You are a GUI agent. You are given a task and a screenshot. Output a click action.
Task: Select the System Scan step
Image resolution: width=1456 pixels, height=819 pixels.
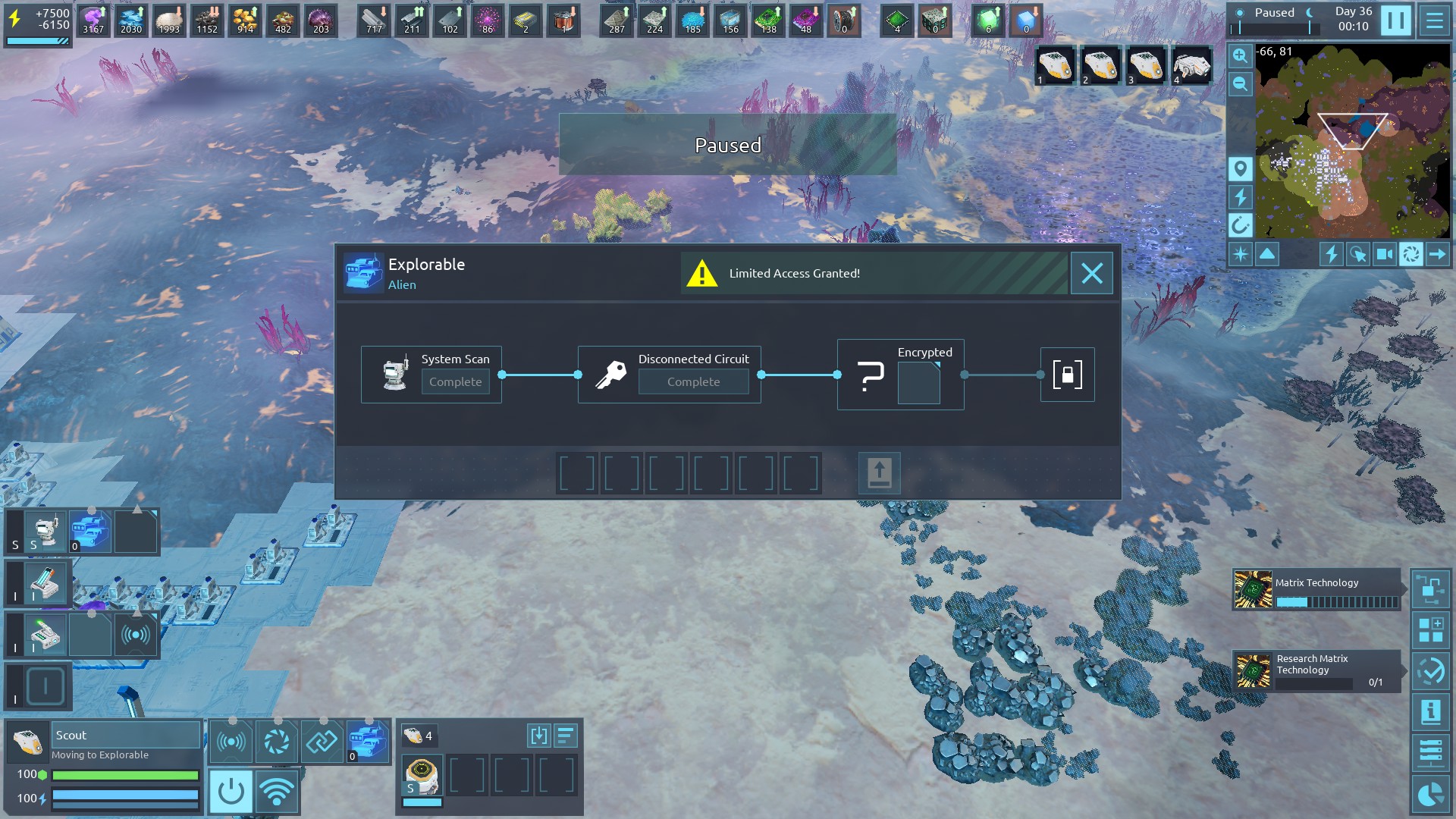click(431, 375)
